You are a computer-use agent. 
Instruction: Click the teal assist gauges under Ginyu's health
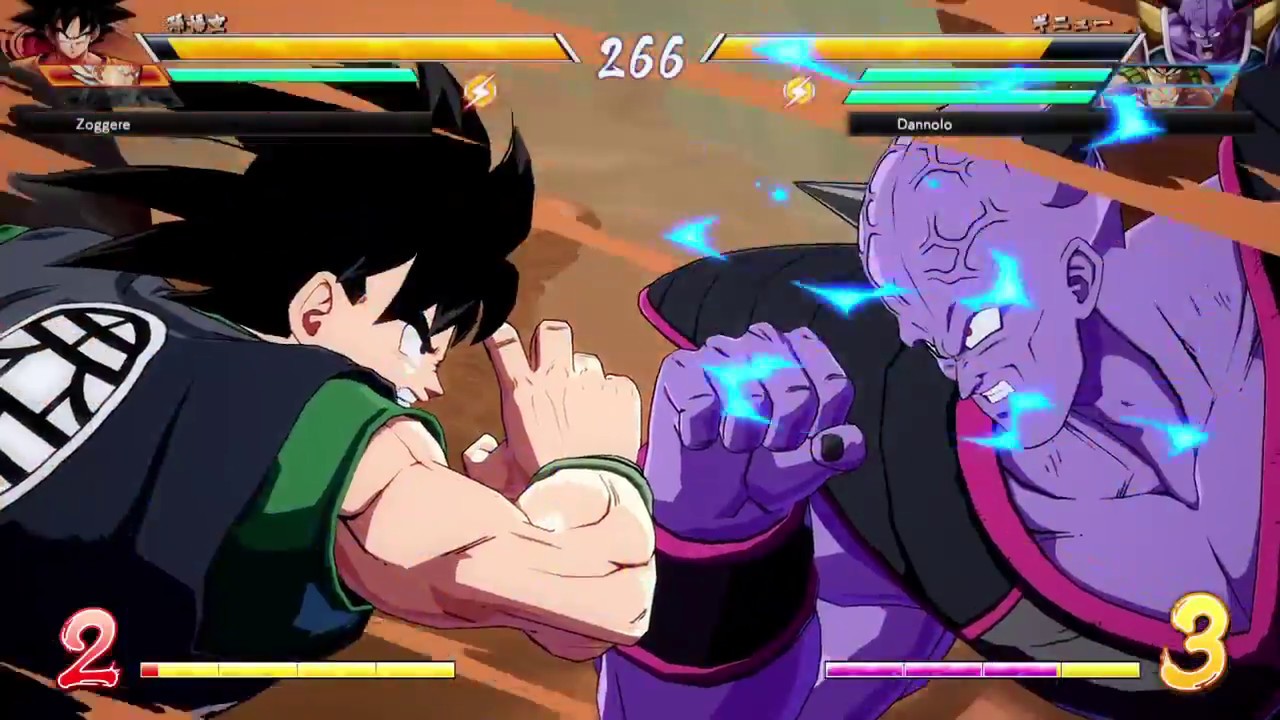[x=980, y=85]
